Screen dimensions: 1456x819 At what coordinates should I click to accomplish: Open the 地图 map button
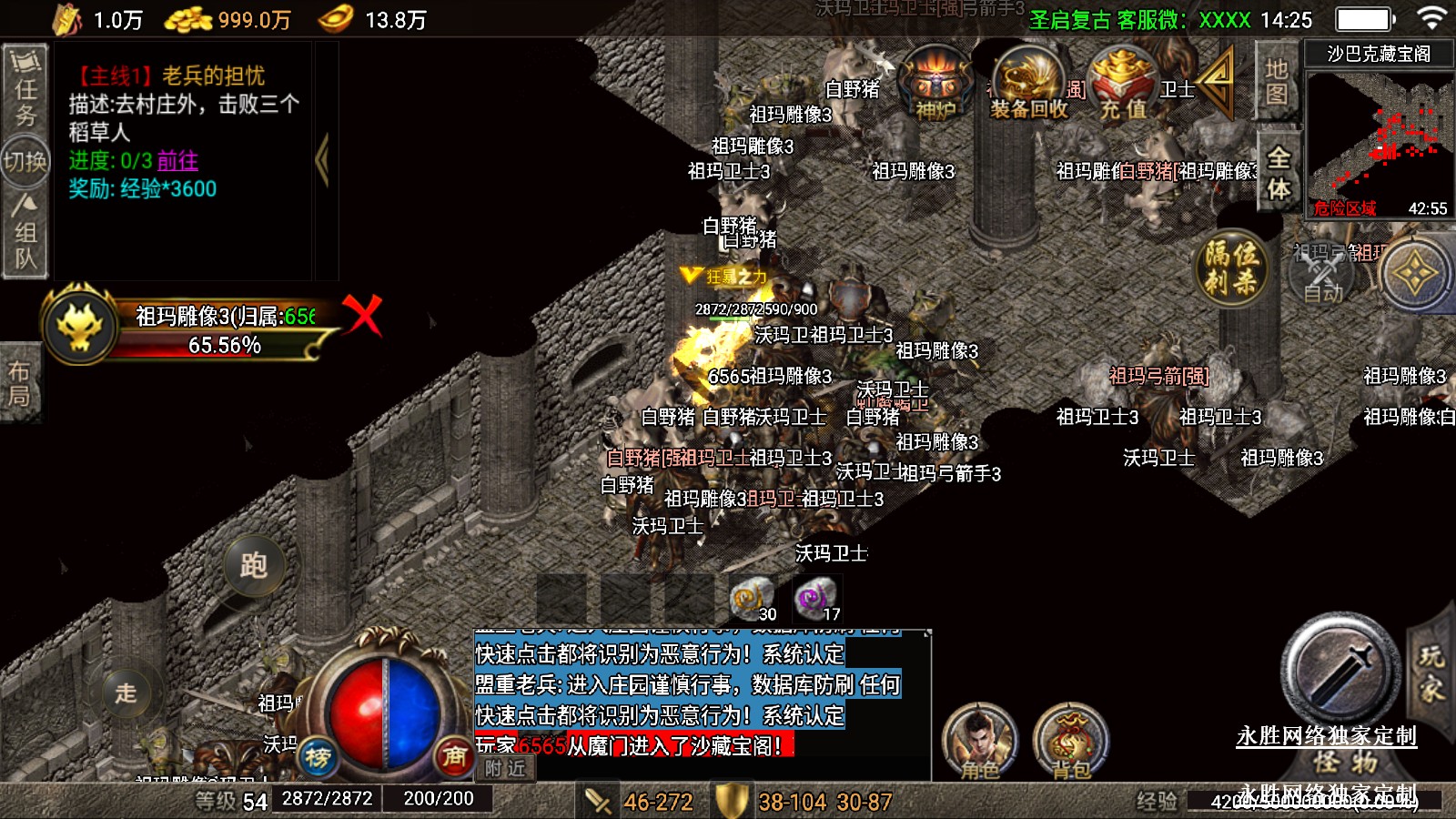point(1276,81)
